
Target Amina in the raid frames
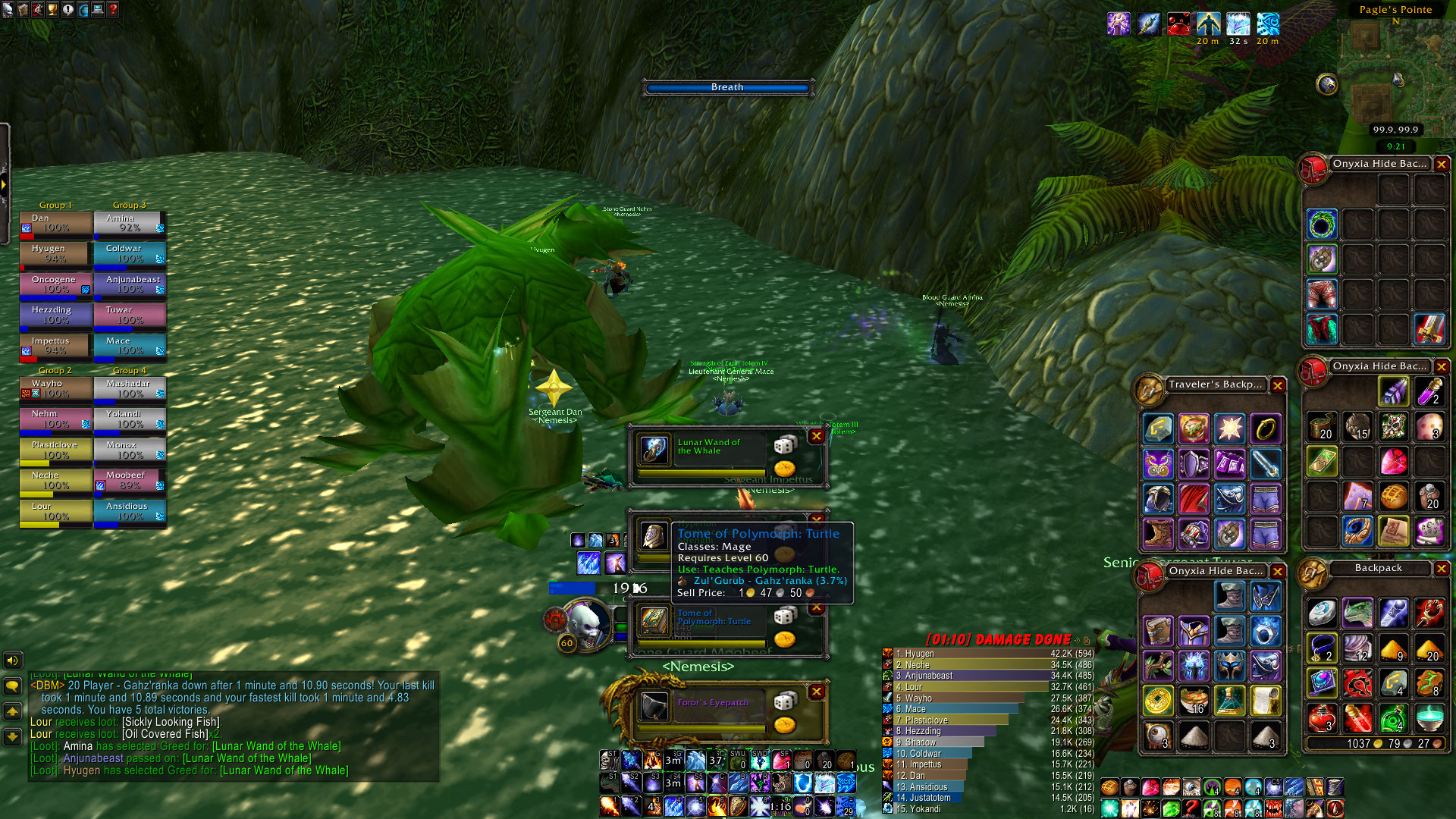[x=130, y=223]
